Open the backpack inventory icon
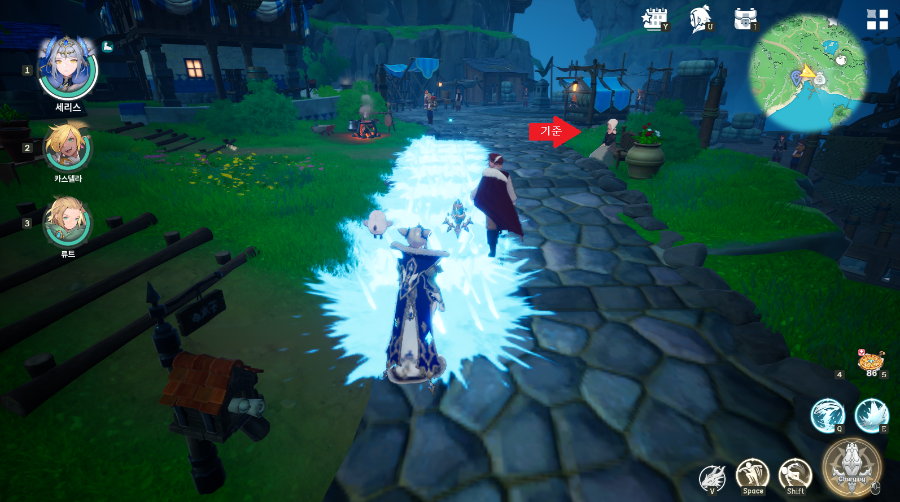Image resolution: width=900 pixels, height=502 pixels. [745, 18]
